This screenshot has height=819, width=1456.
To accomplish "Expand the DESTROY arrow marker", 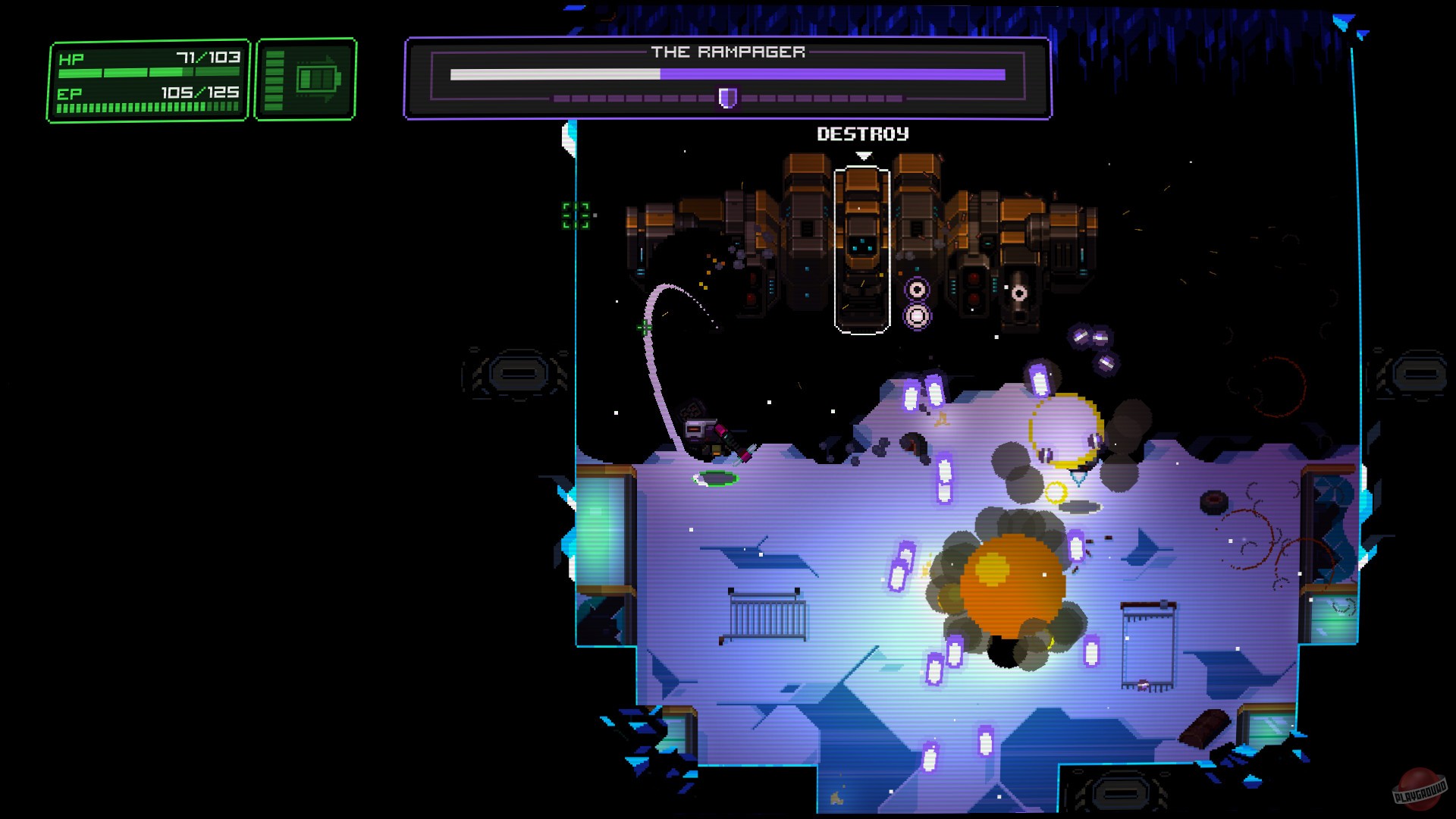I will tap(862, 155).
